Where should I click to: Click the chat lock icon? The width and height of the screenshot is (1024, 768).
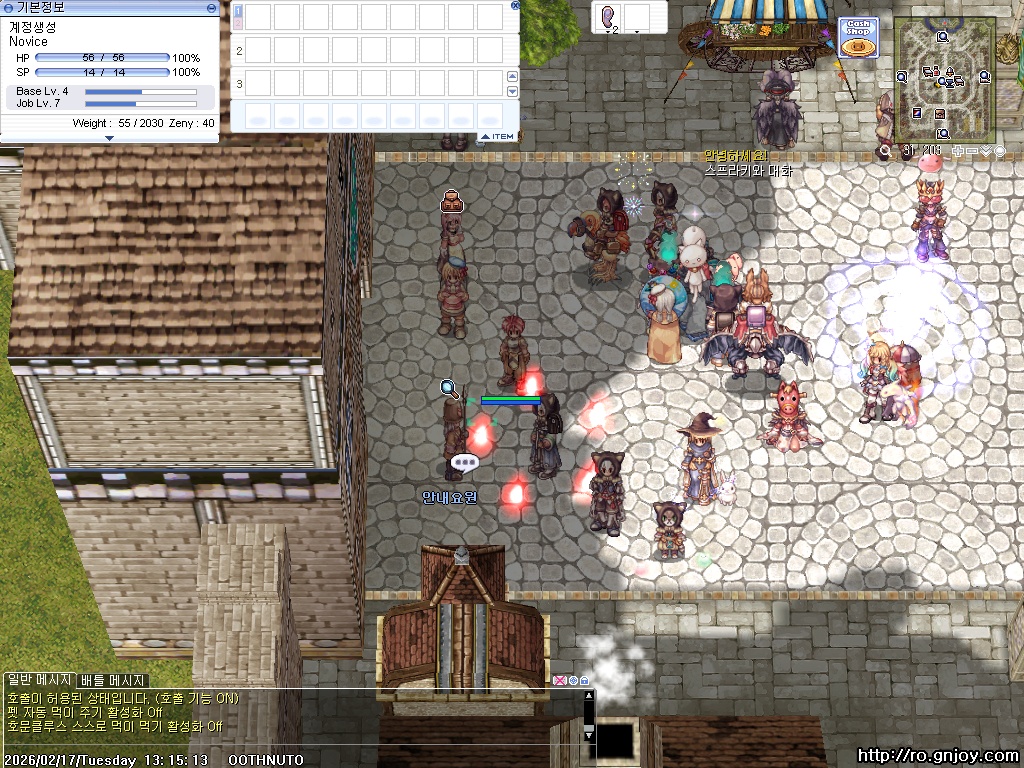pos(584,681)
